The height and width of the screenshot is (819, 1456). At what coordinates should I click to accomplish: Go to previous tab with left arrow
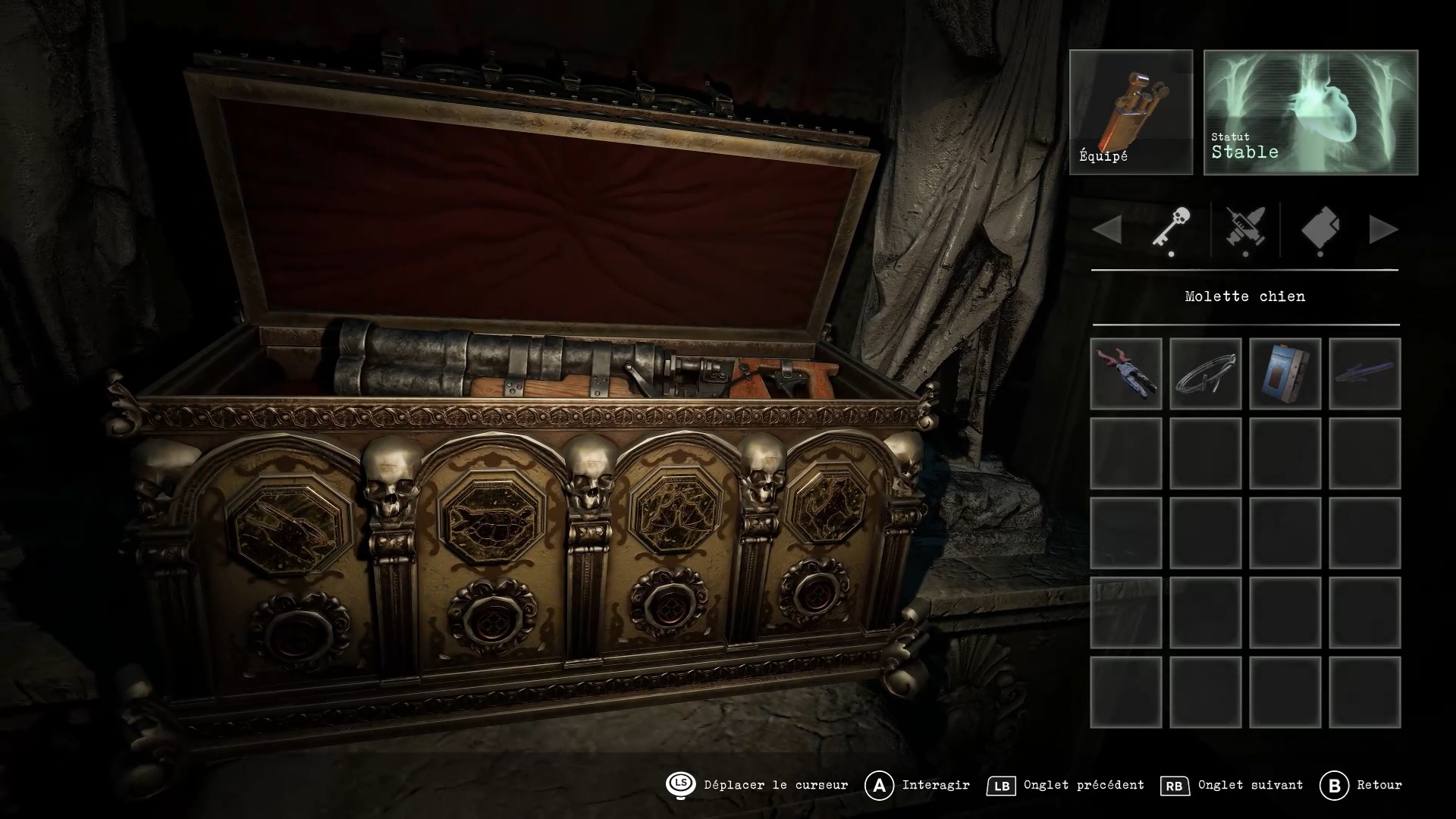(x=1108, y=230)
